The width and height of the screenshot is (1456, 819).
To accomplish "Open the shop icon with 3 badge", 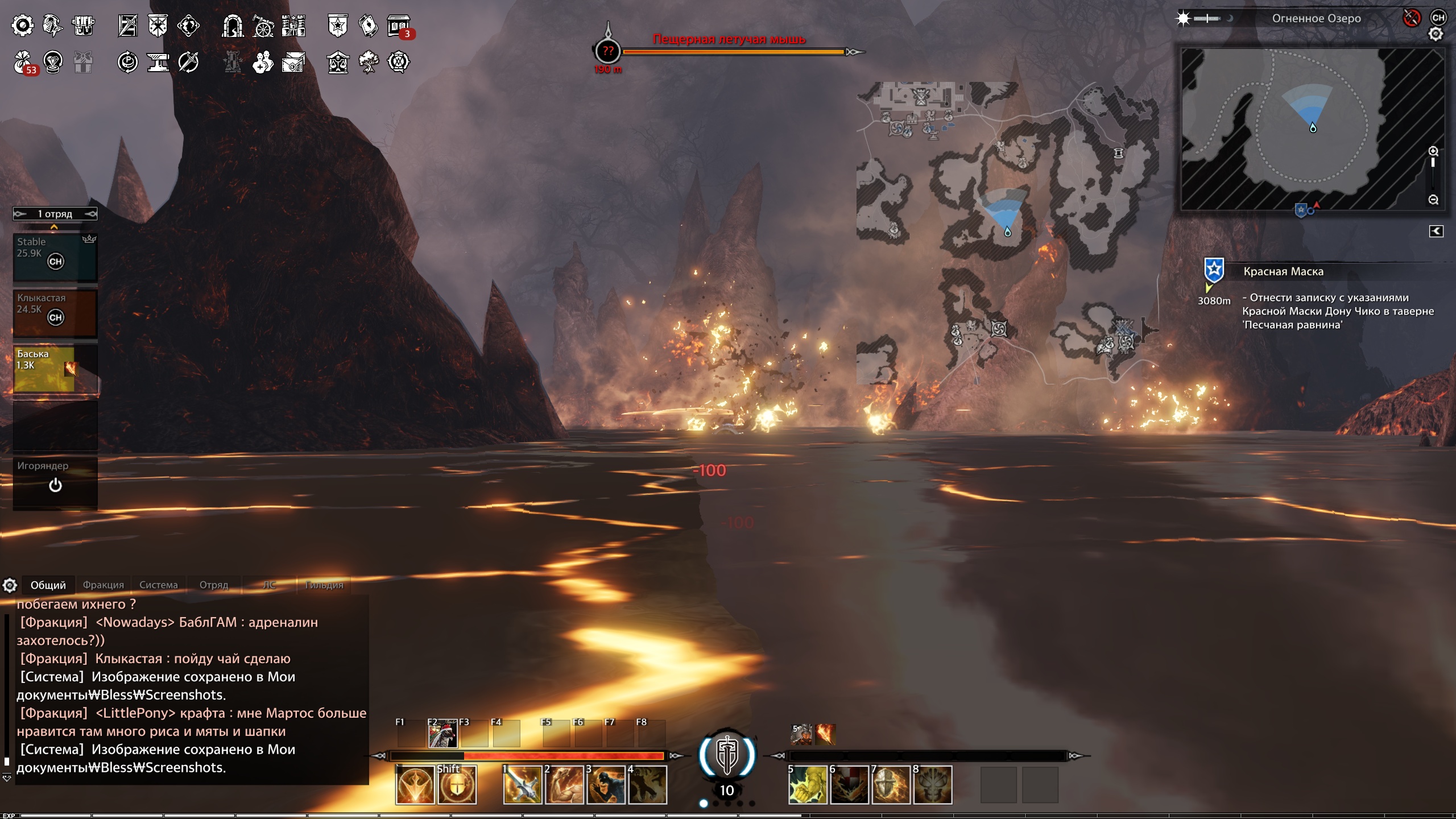I will [x=399, y=26].
